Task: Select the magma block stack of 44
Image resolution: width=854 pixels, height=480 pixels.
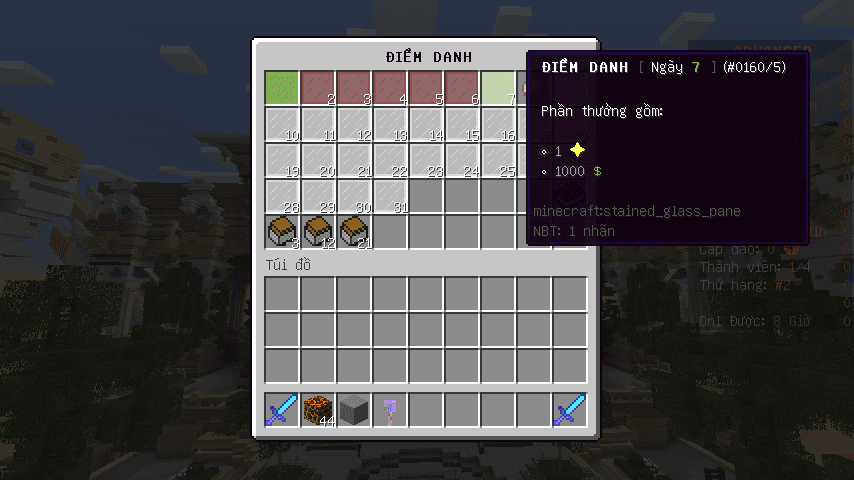Action: click(318, 410)
